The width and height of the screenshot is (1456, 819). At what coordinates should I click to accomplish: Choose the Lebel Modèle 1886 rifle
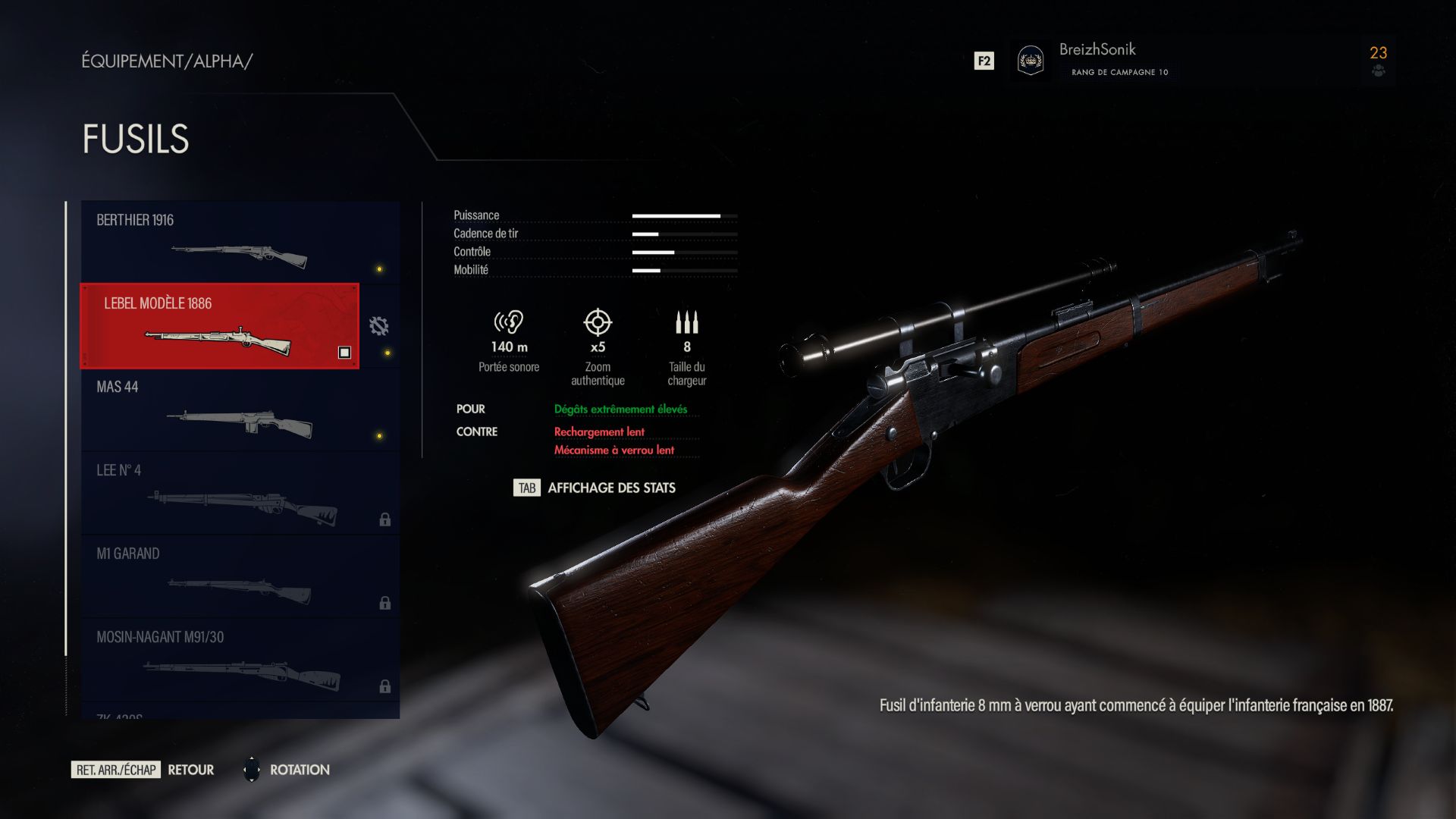(x=220, y=326)
